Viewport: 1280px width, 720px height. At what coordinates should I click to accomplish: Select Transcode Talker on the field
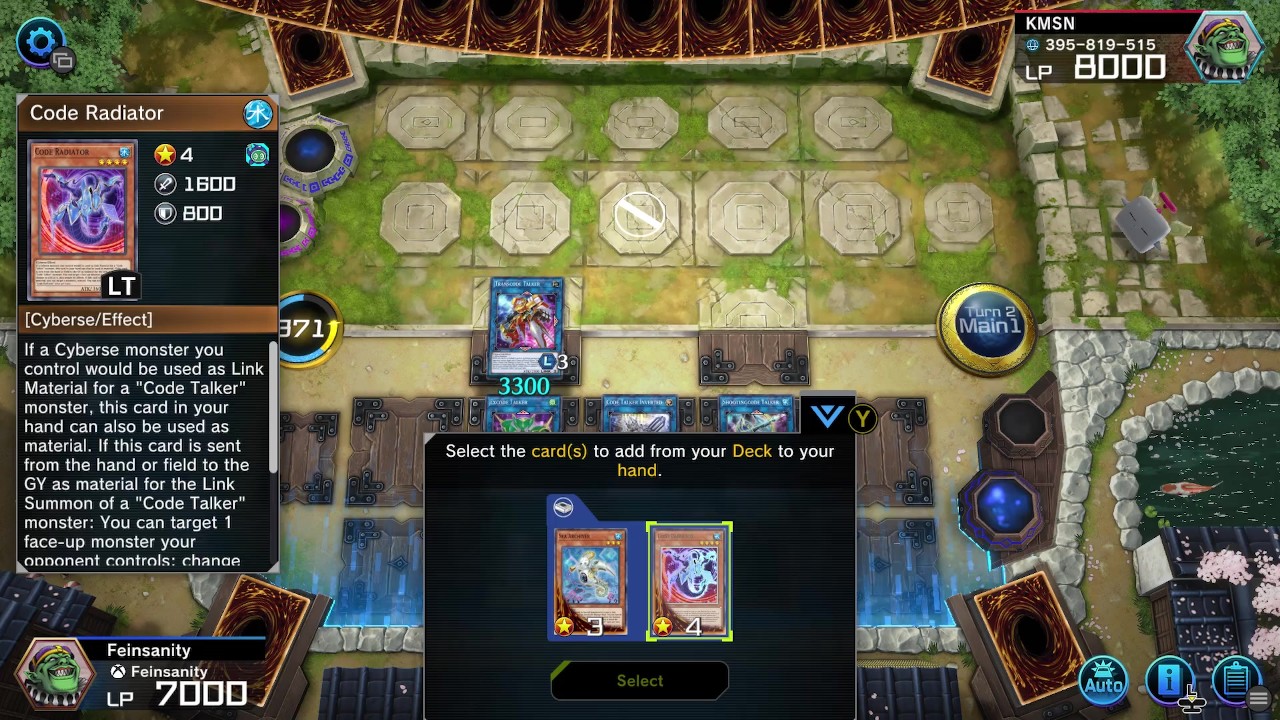[x=527, y=325]
